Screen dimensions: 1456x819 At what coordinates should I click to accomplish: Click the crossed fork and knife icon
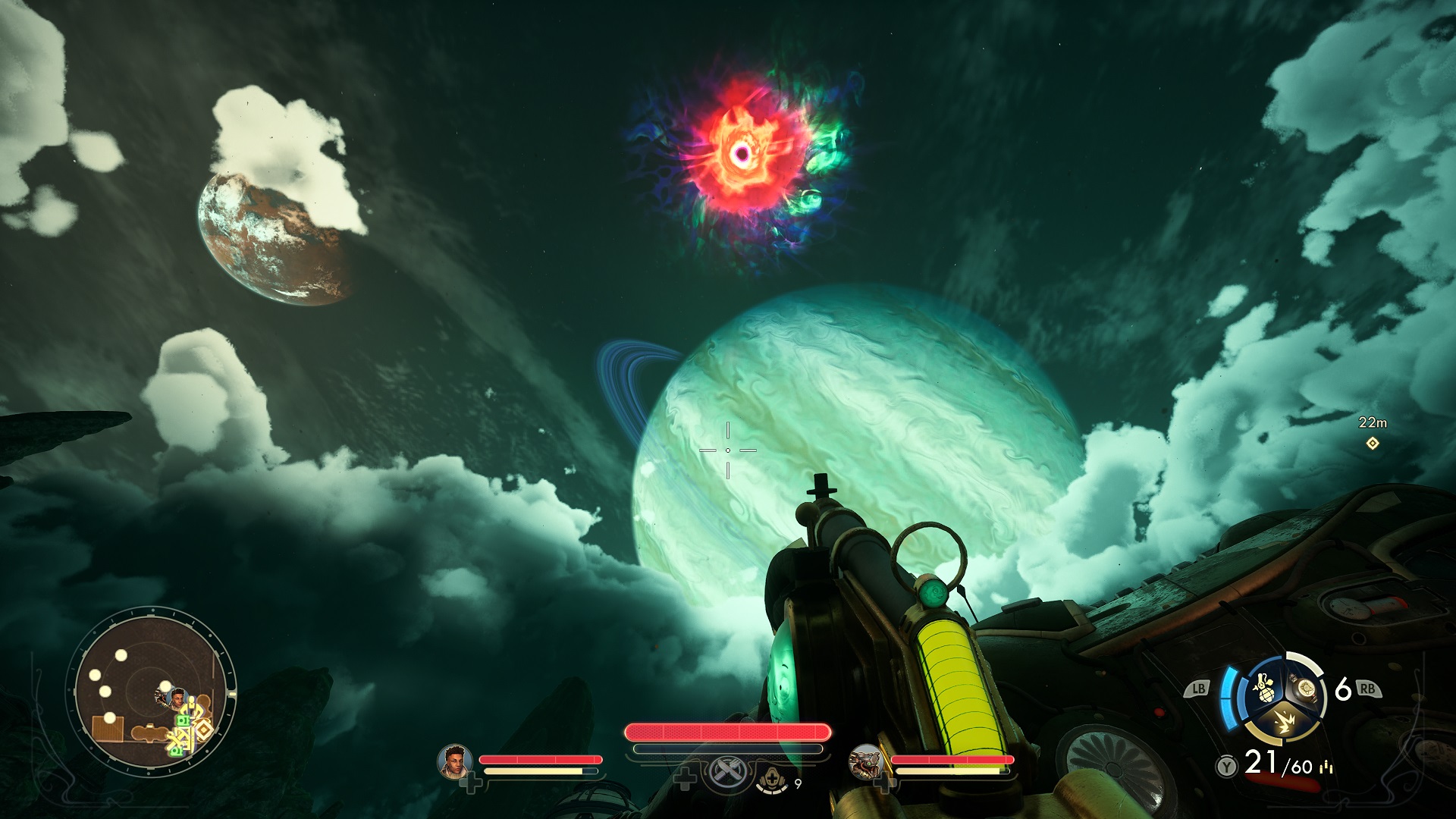(x=726, y=773)
